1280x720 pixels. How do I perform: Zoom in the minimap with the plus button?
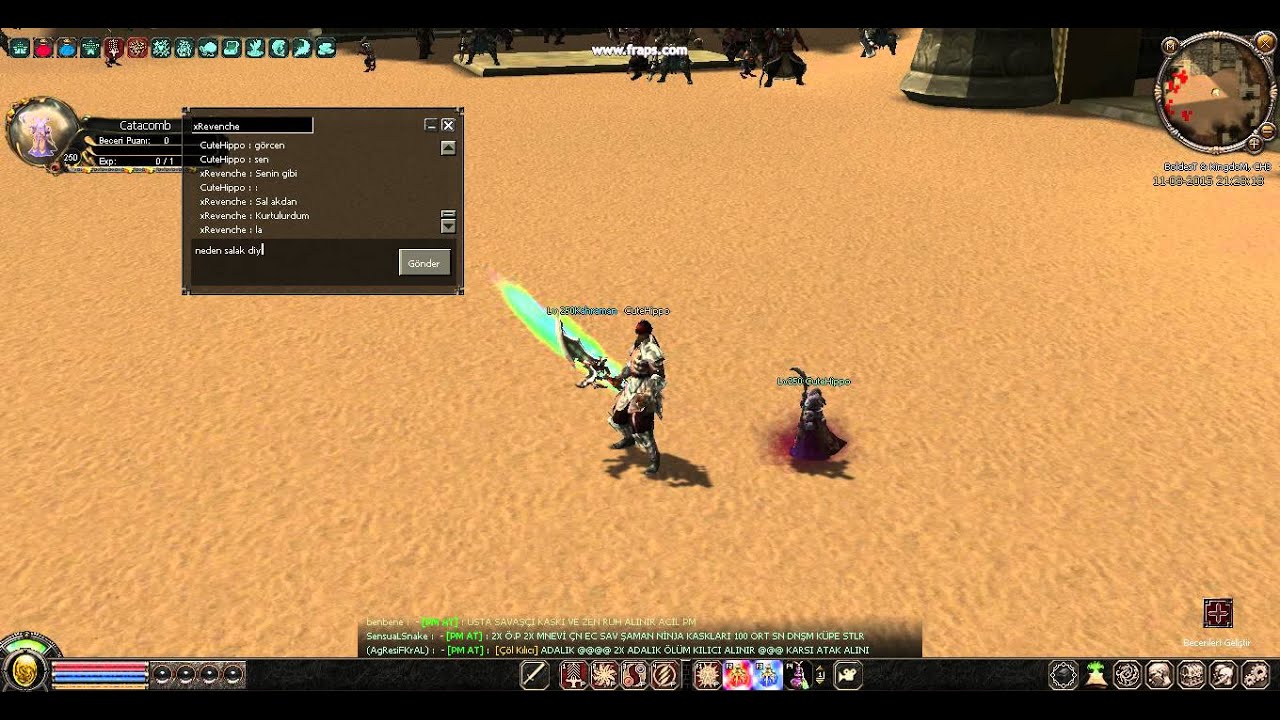tap(1255, 144)
